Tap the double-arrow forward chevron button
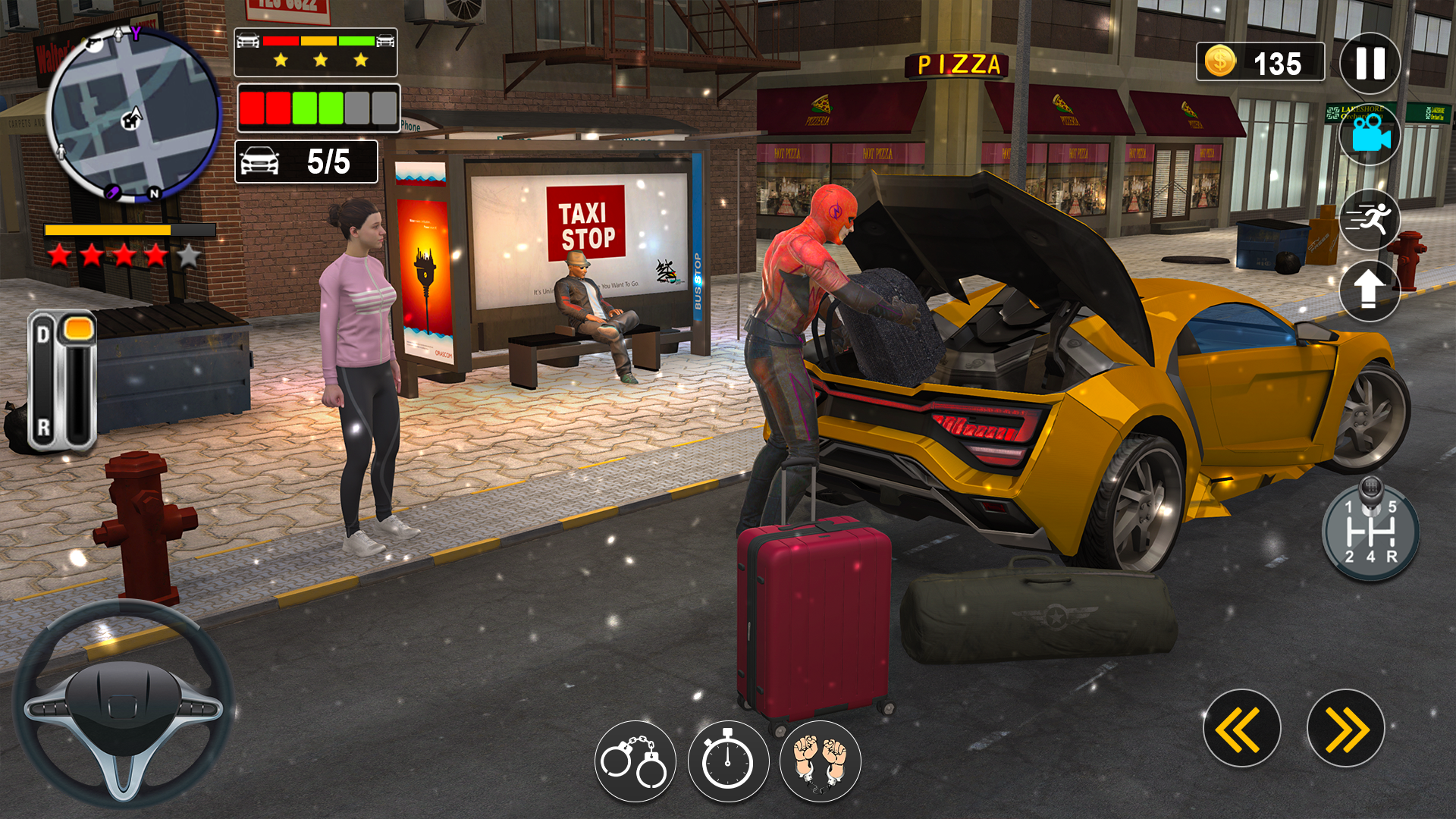The image size is (1456, 819). coord(1345,727)
